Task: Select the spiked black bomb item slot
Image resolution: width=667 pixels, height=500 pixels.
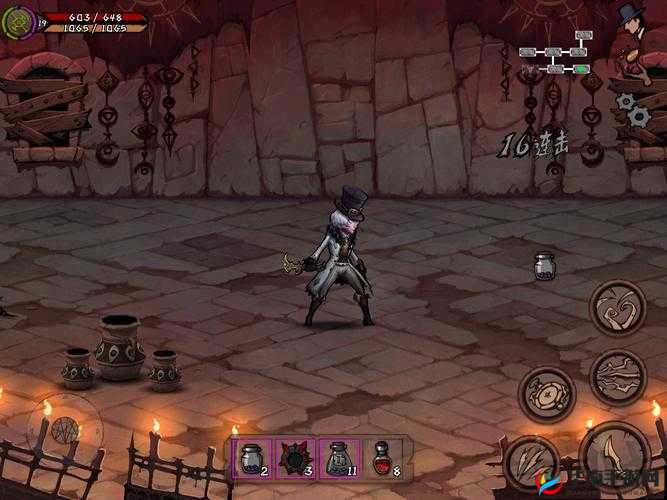Action: point(296,459)
